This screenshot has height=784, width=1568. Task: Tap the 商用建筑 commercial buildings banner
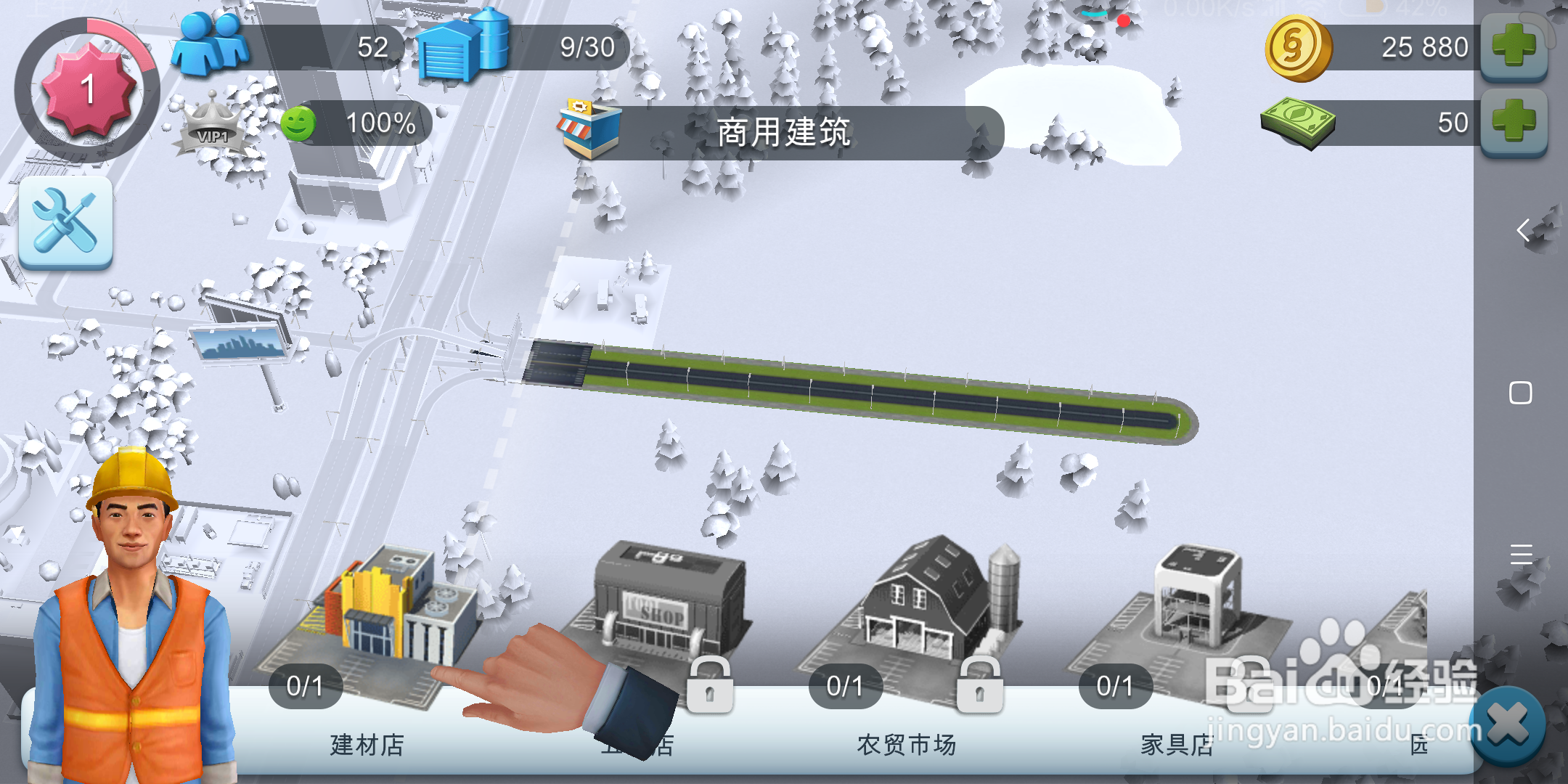click(x=784, y=132)
